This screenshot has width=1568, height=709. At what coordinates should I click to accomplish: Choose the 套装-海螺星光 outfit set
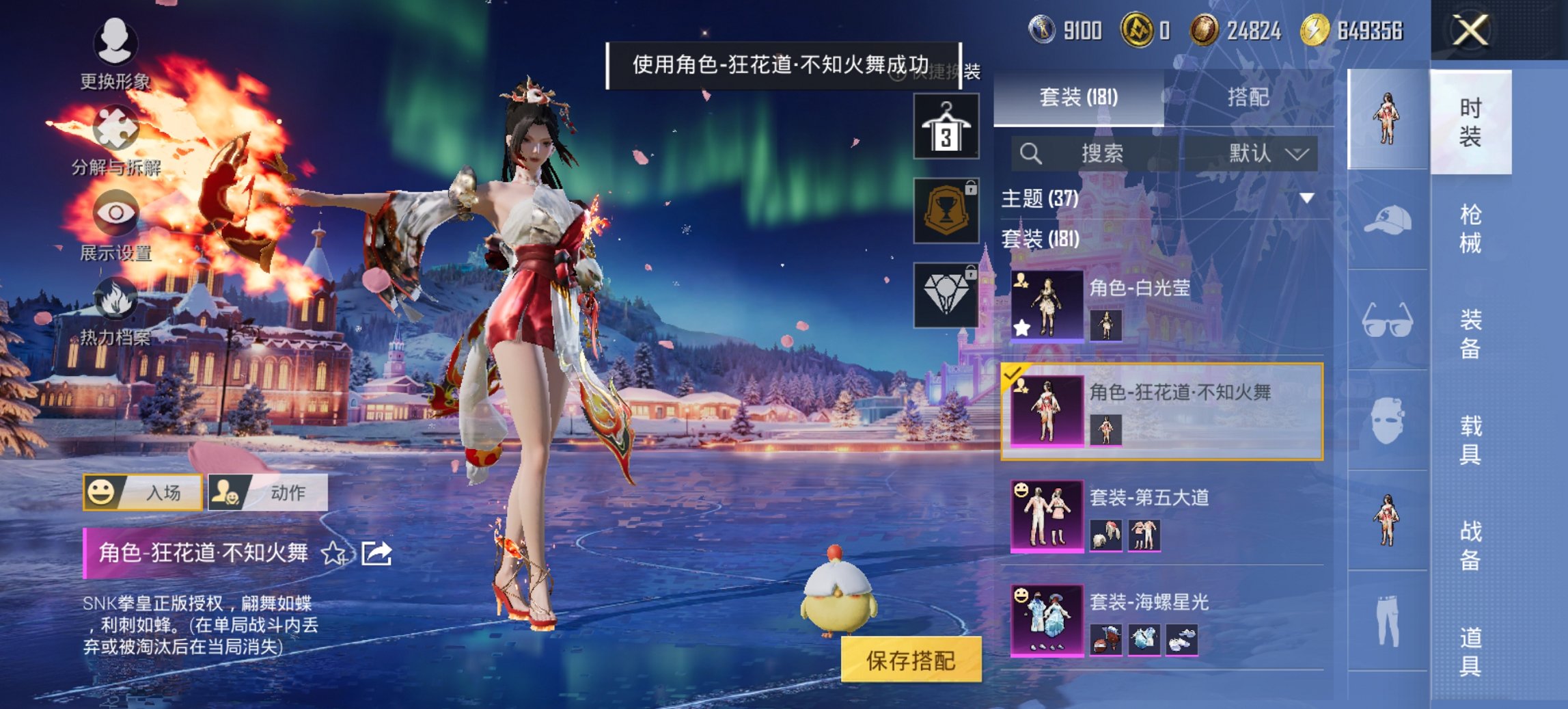pos(1161,621)
